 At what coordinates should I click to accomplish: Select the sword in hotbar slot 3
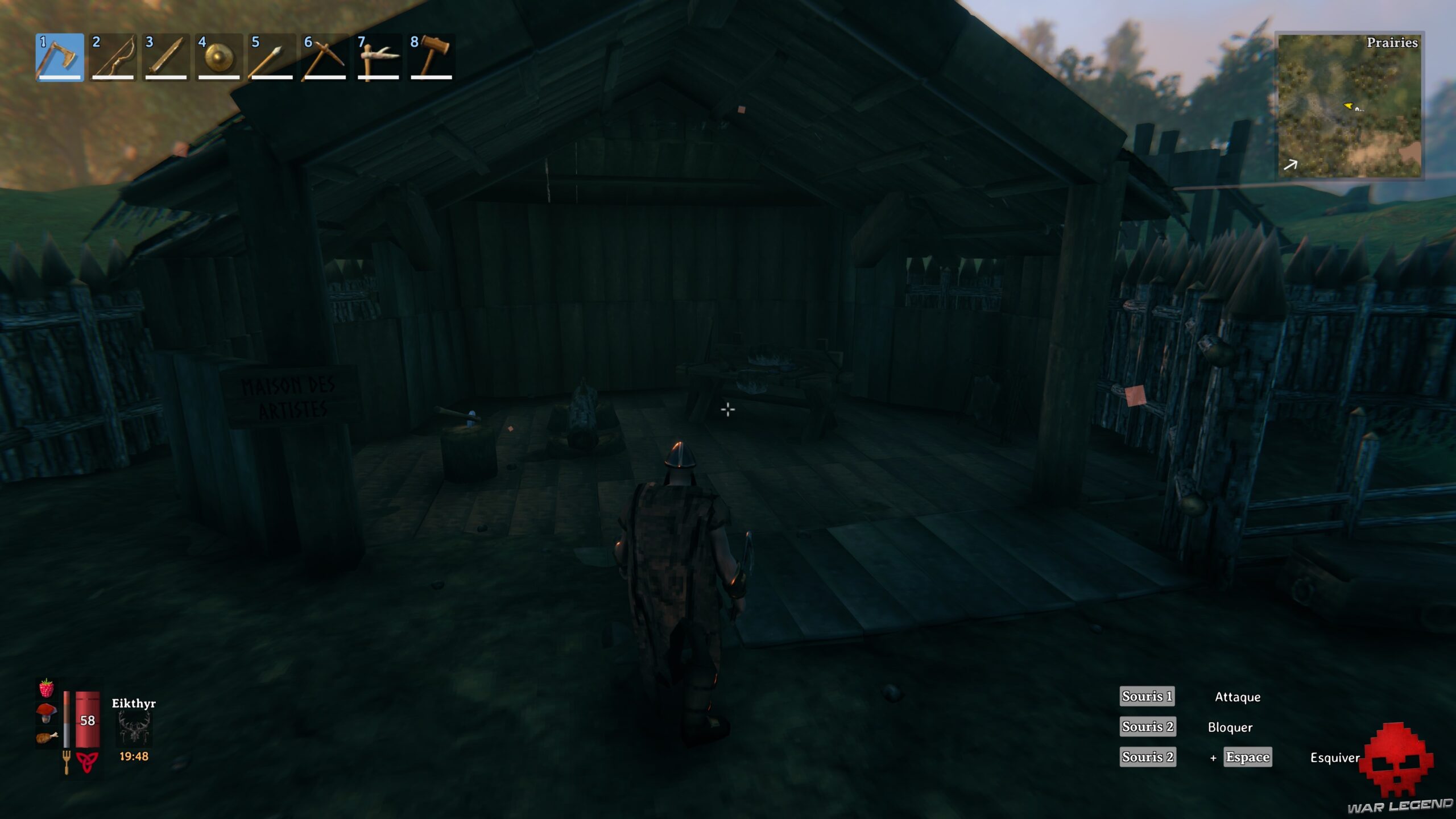pos(164,57)
